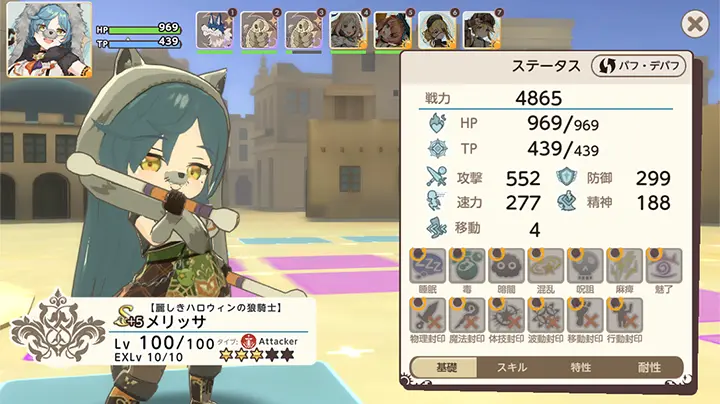This screenshot has width=720, height=404.
Task: Close the status panel
Action: click(693, 24)
